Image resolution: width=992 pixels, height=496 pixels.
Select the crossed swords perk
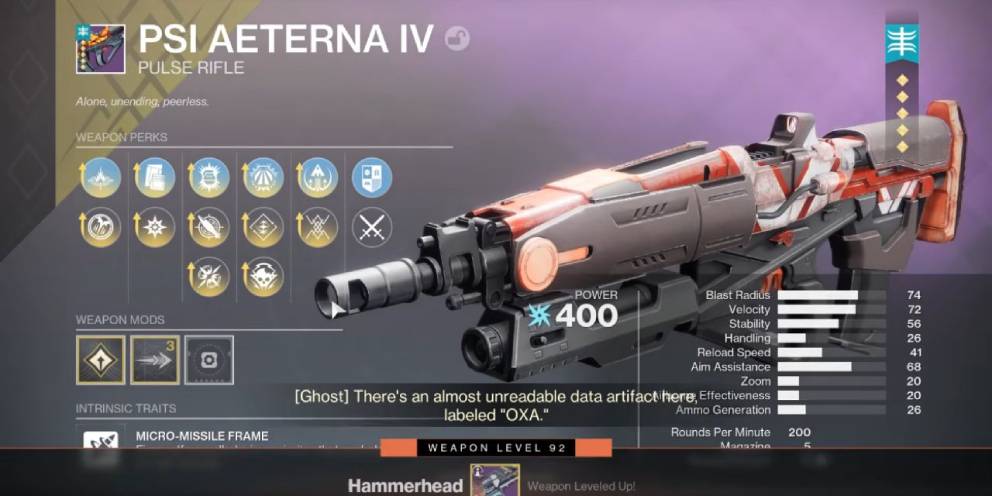pos(372,227)
